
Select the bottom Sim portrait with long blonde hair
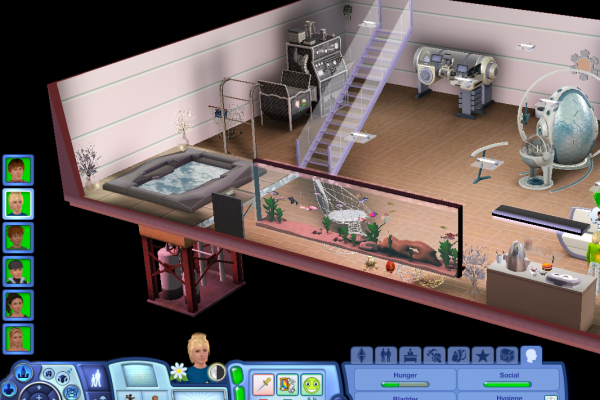tap(18, 338)
